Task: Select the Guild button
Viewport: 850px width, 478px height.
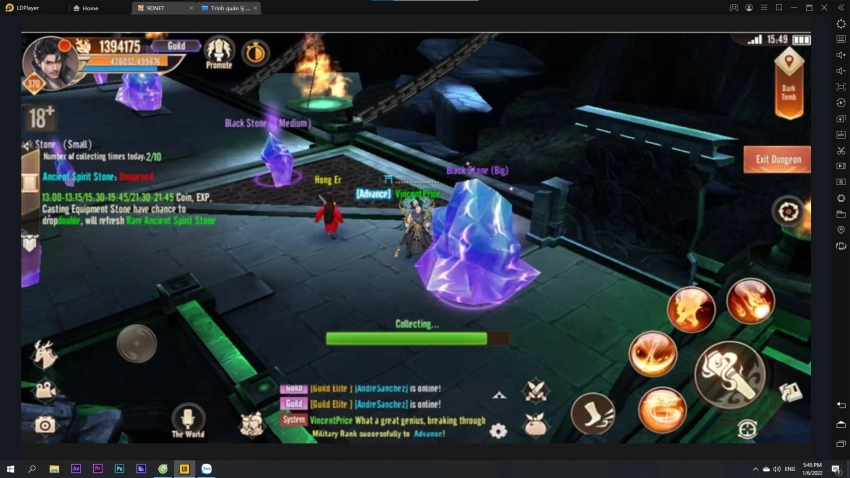Action: 174,46
